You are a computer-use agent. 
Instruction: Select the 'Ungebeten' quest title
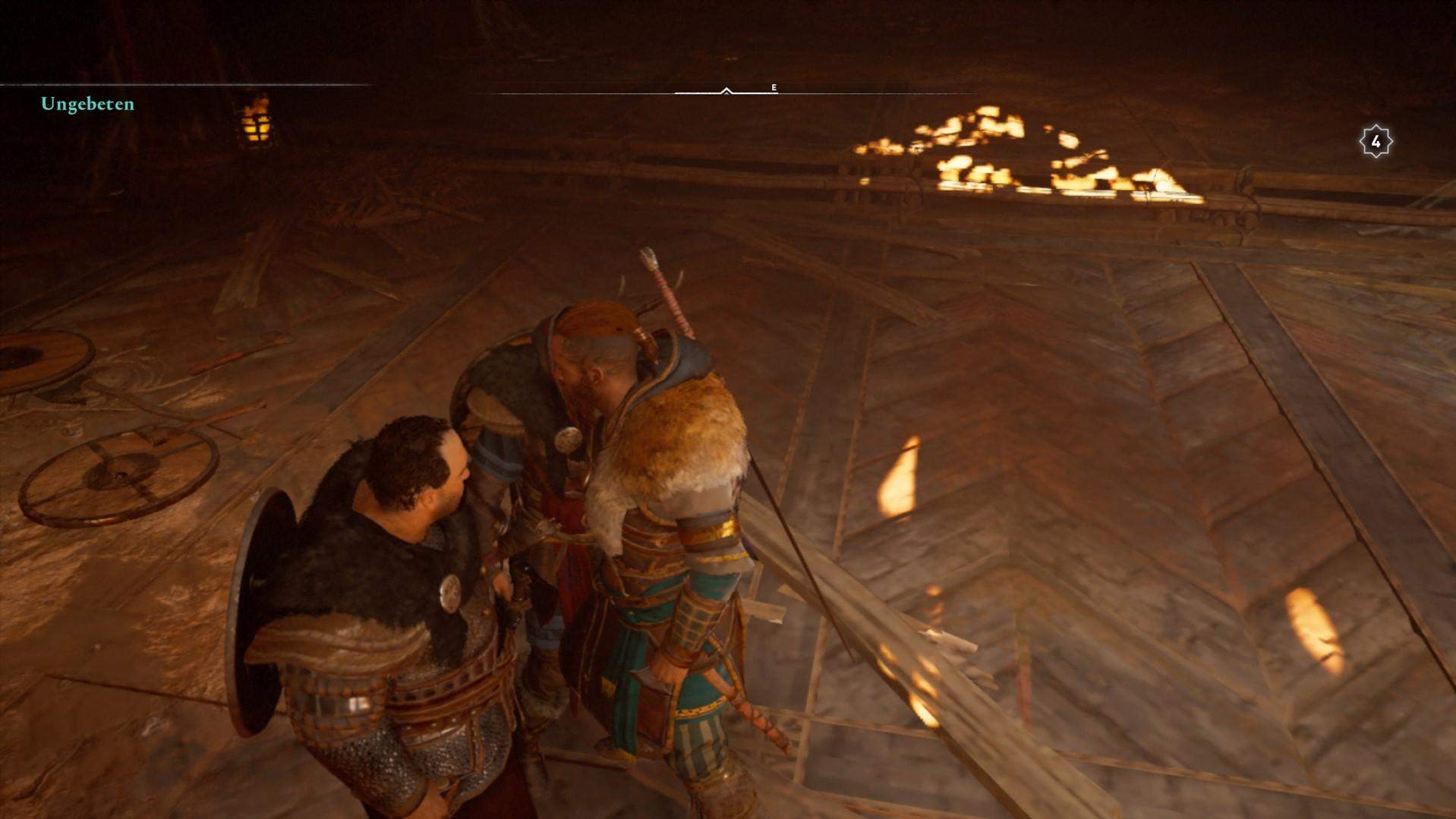pyautogui.click(x=88, y=104)
